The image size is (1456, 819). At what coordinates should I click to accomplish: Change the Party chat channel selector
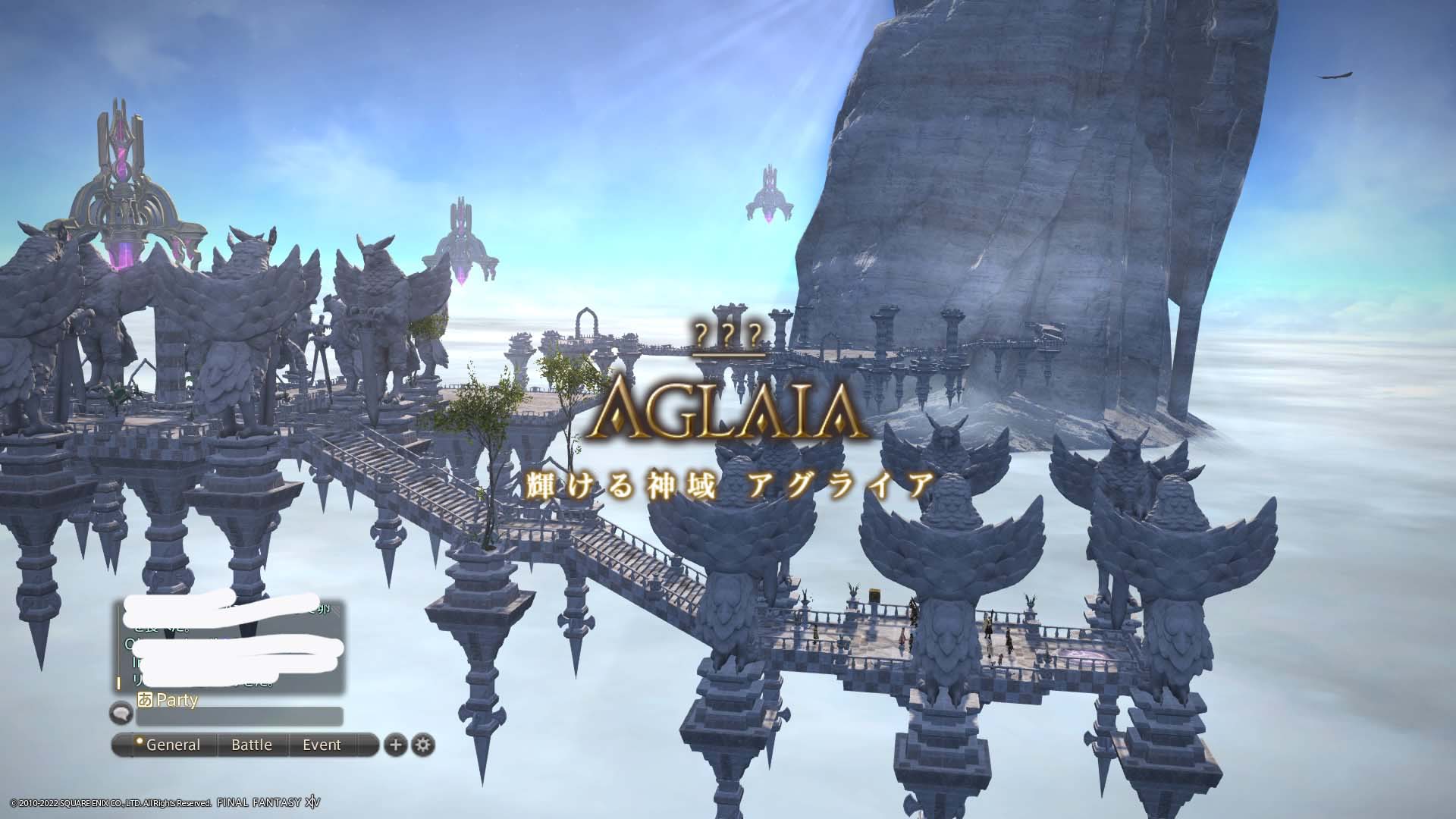(x=168, y=699)
